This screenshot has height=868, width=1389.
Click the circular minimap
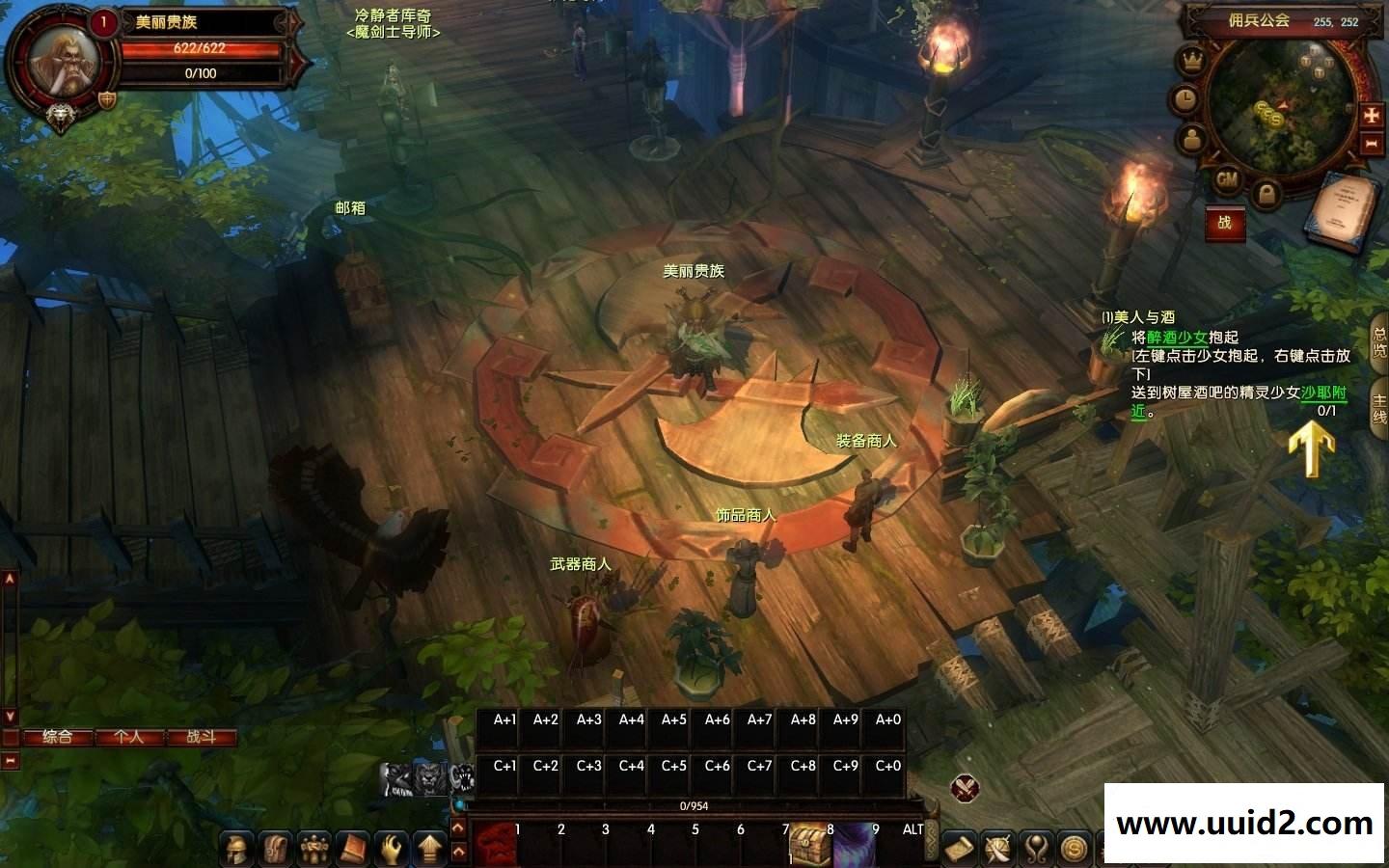pos(1283,108)
